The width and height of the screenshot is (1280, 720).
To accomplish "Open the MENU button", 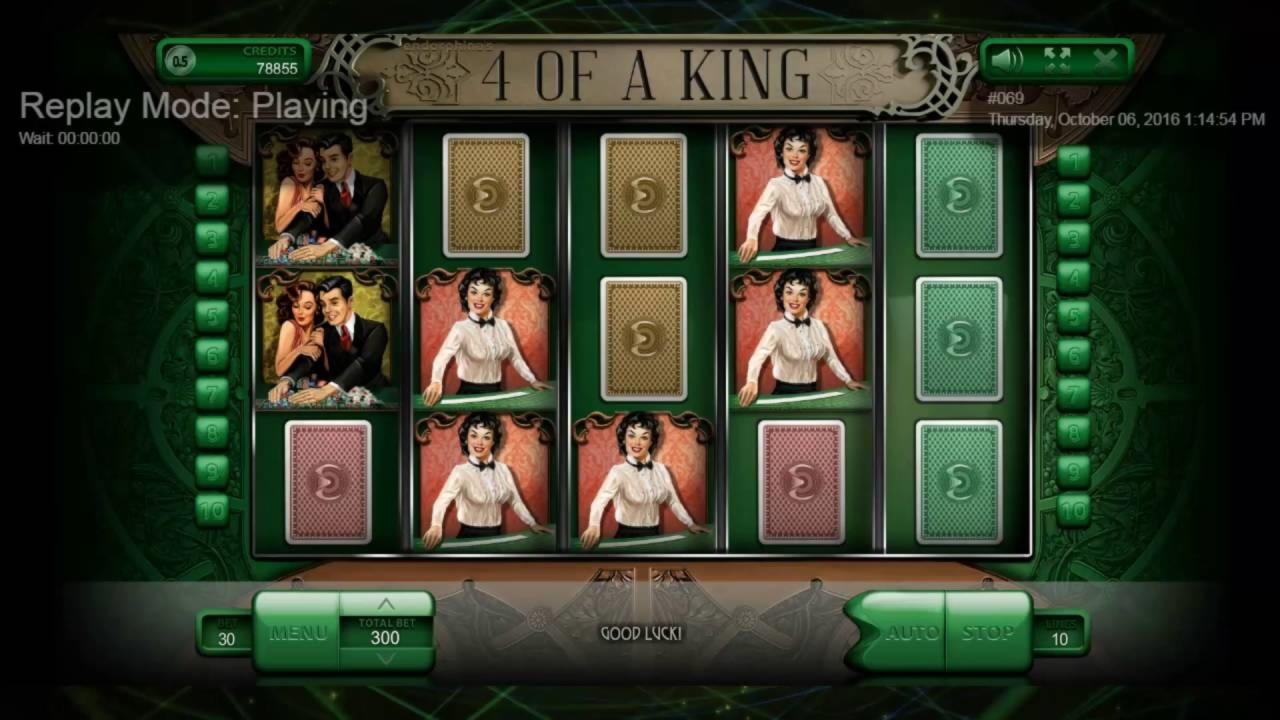I will tap(297, 633).
